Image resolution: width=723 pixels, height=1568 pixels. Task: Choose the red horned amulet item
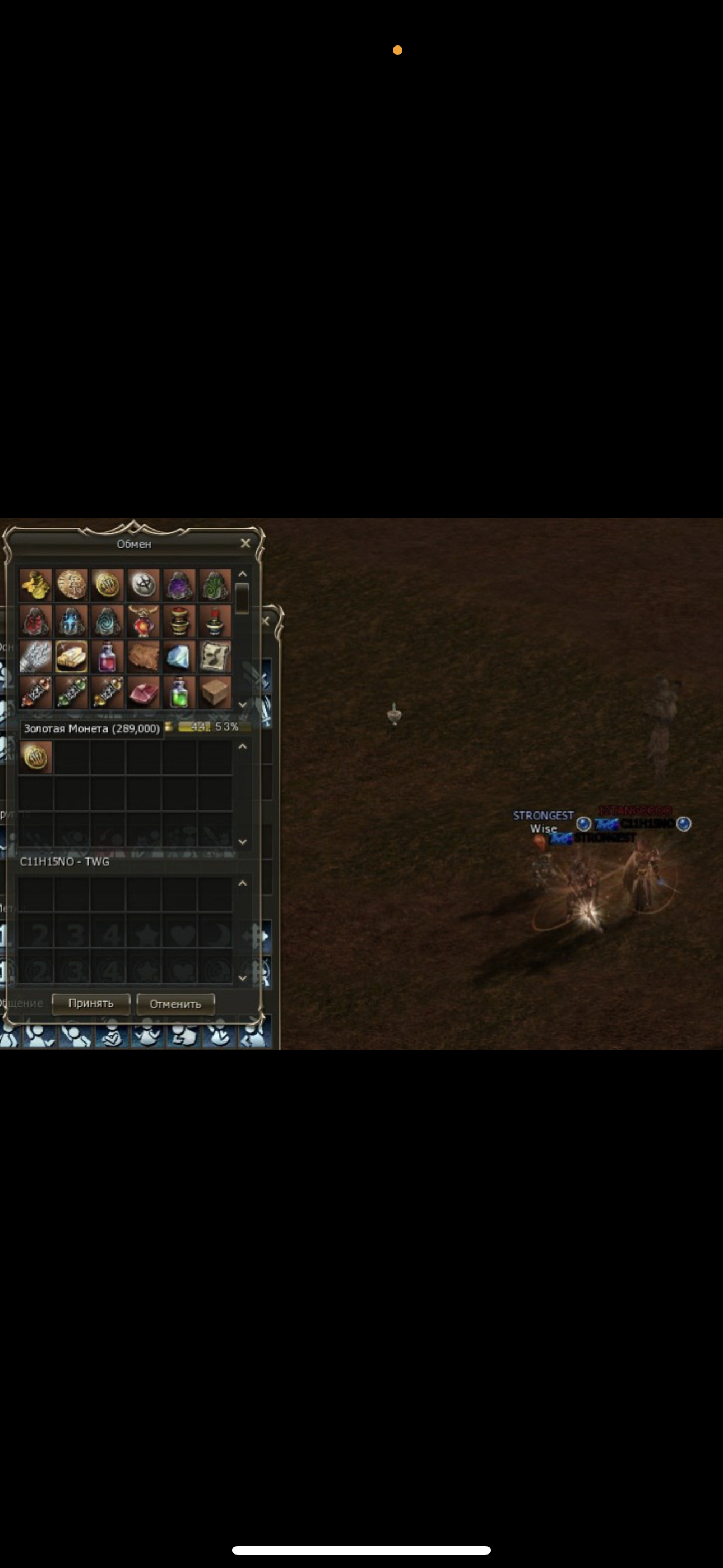click(x=143, y=621)
